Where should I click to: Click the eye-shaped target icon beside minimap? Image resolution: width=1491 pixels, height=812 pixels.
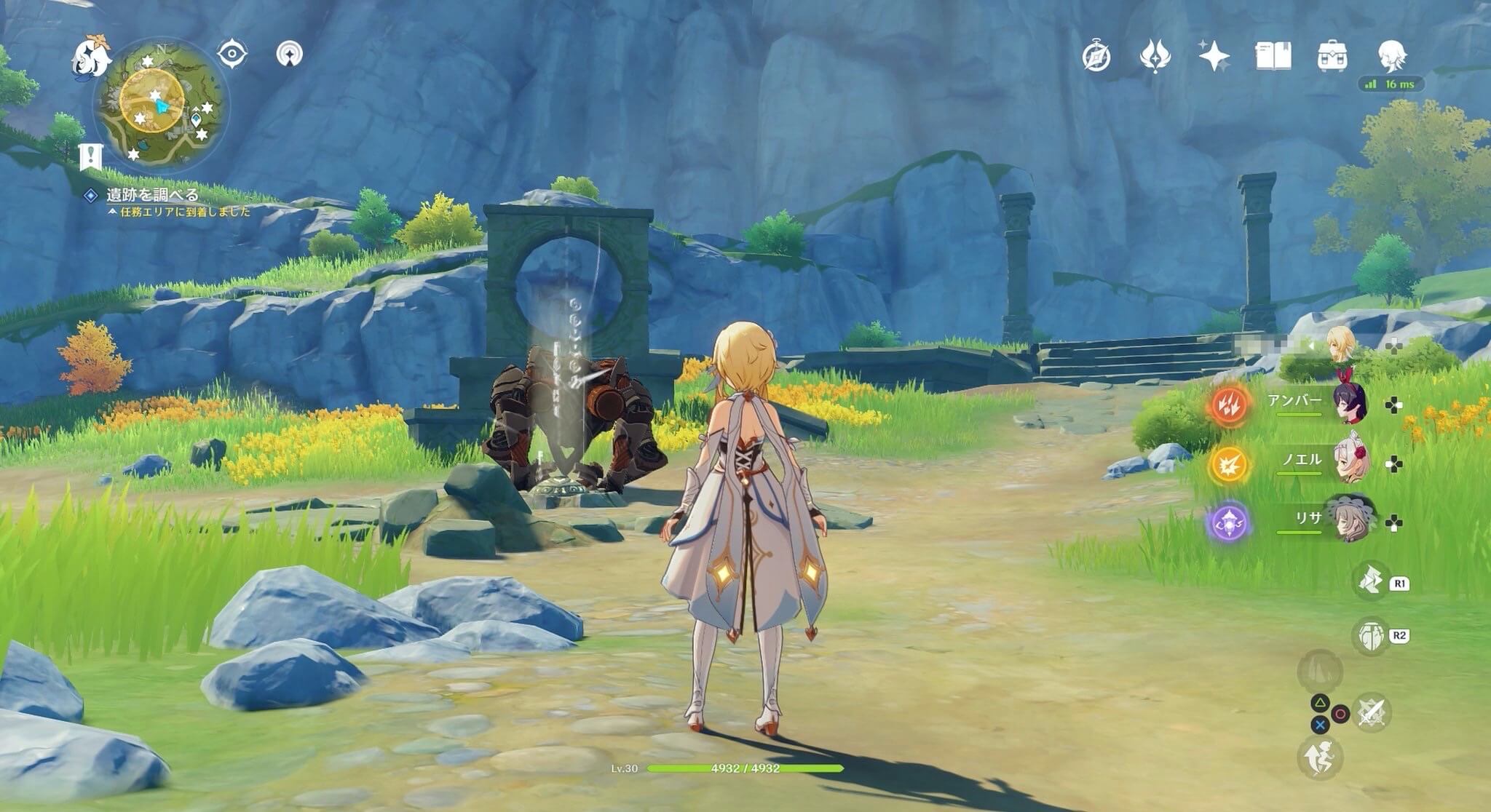pos(232,55)
